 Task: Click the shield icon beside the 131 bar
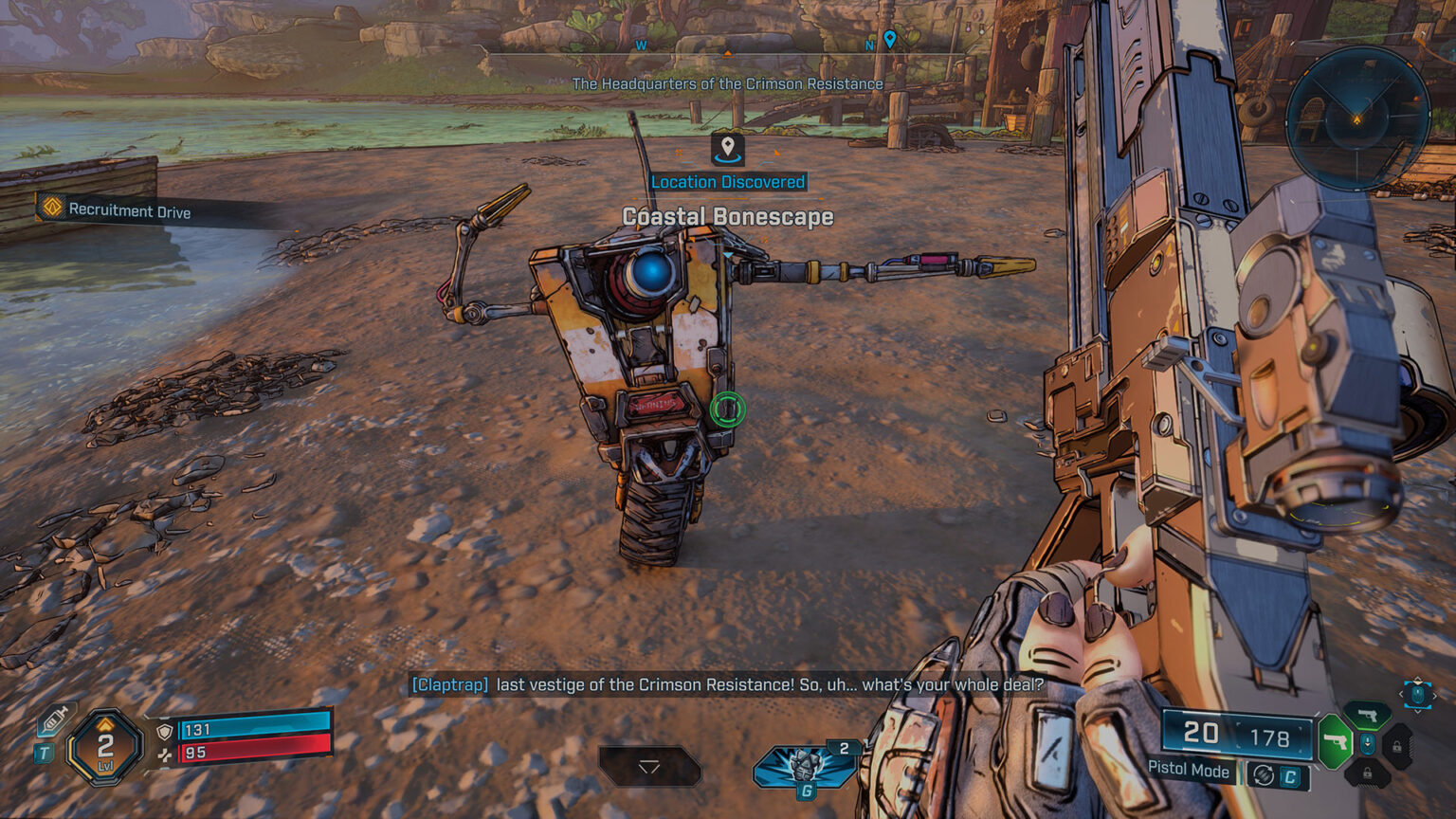[x=165, y=733]
